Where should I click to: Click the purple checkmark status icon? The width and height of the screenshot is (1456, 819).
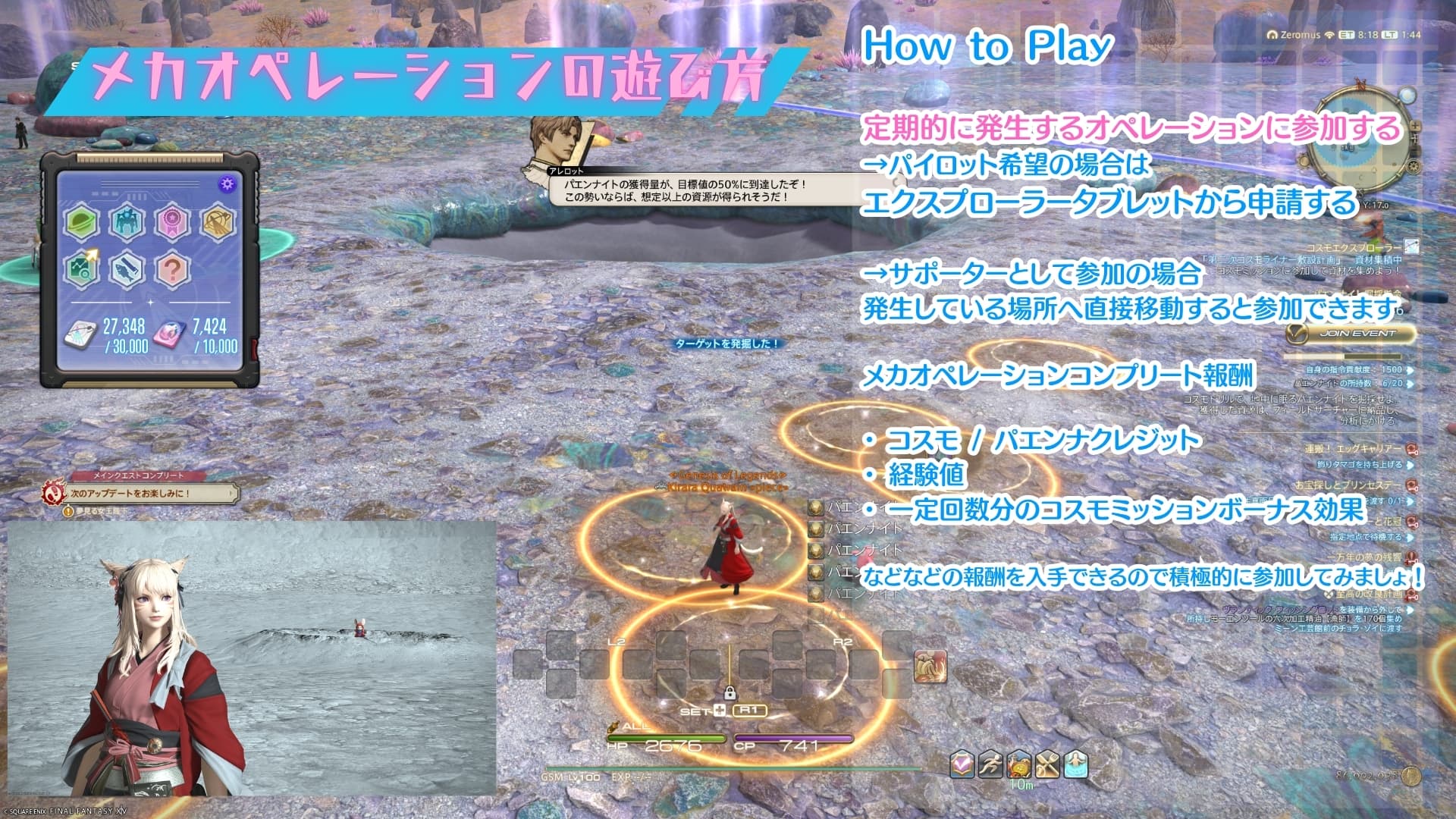(x=962, y=764)
